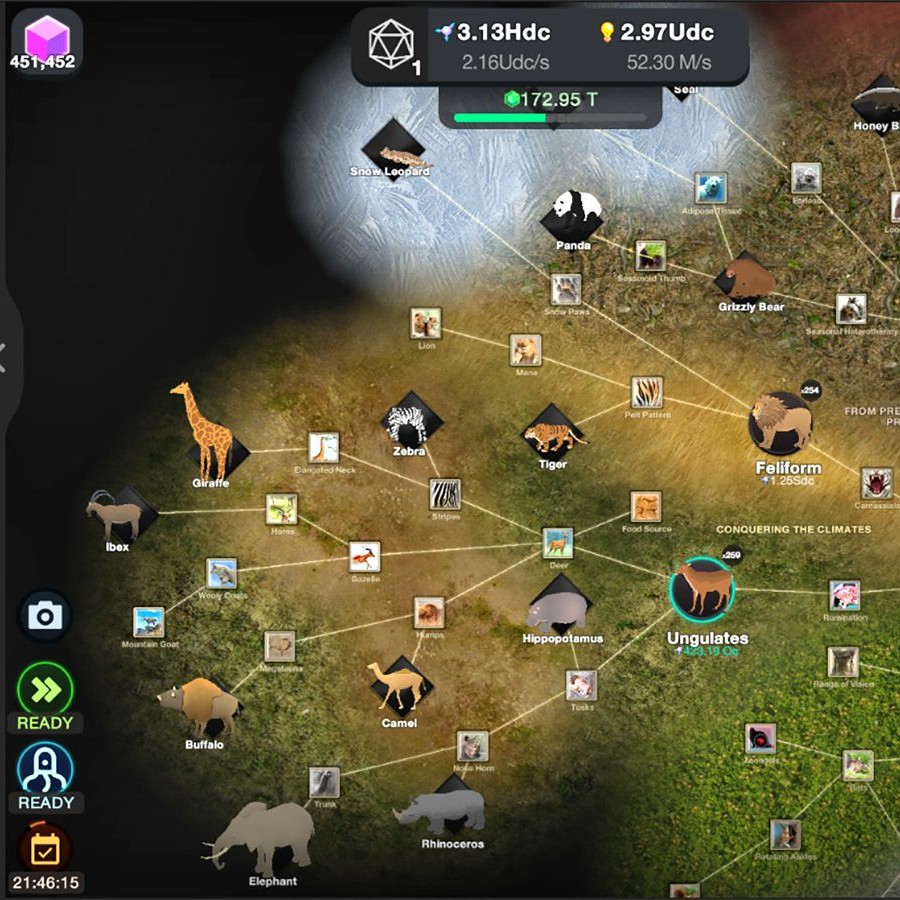The height and width of the screenshot is (900, 900).
Task: Take a screenshot with the camera button
Action: (45, 615)
